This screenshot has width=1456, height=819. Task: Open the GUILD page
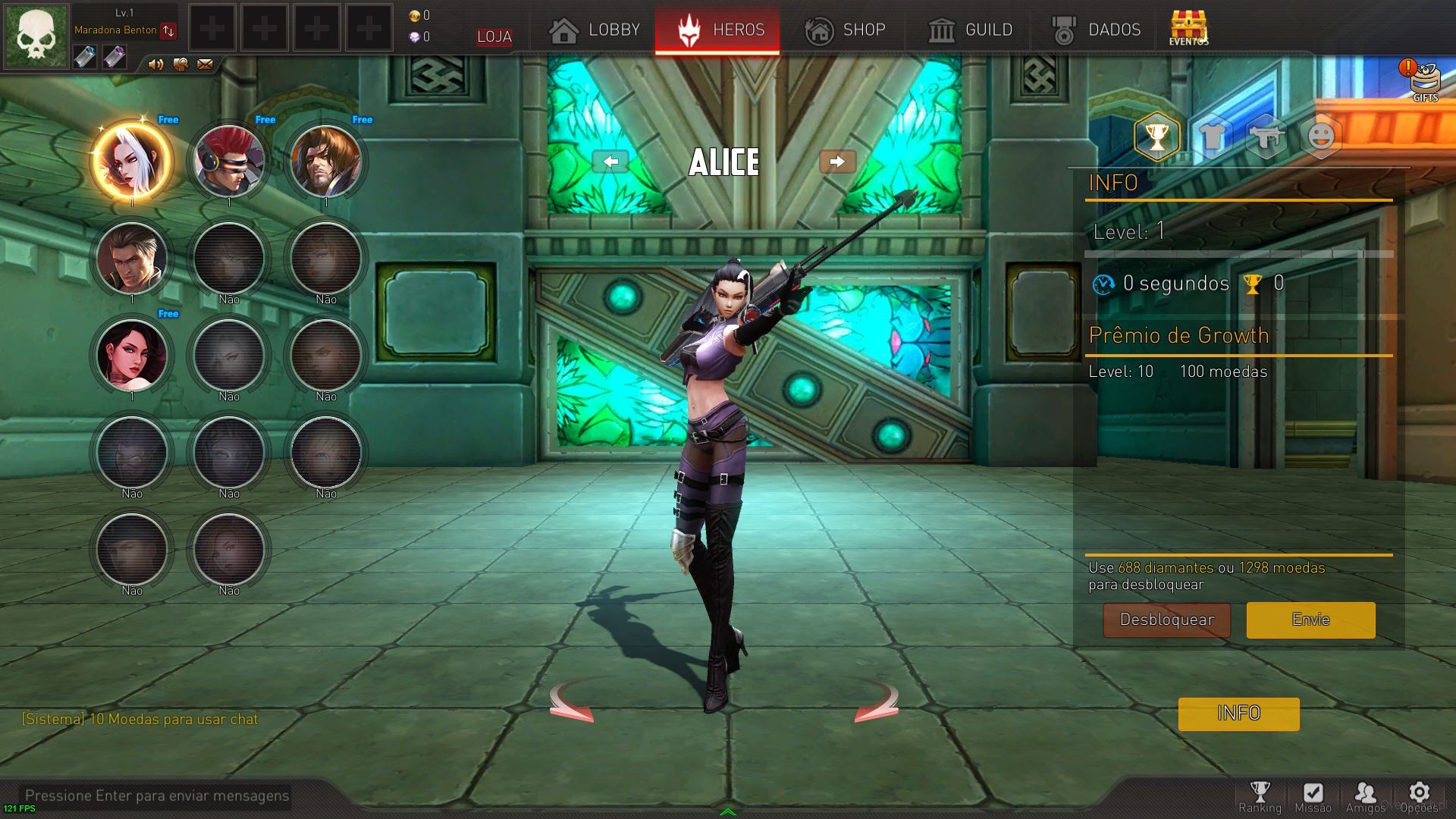970,30
